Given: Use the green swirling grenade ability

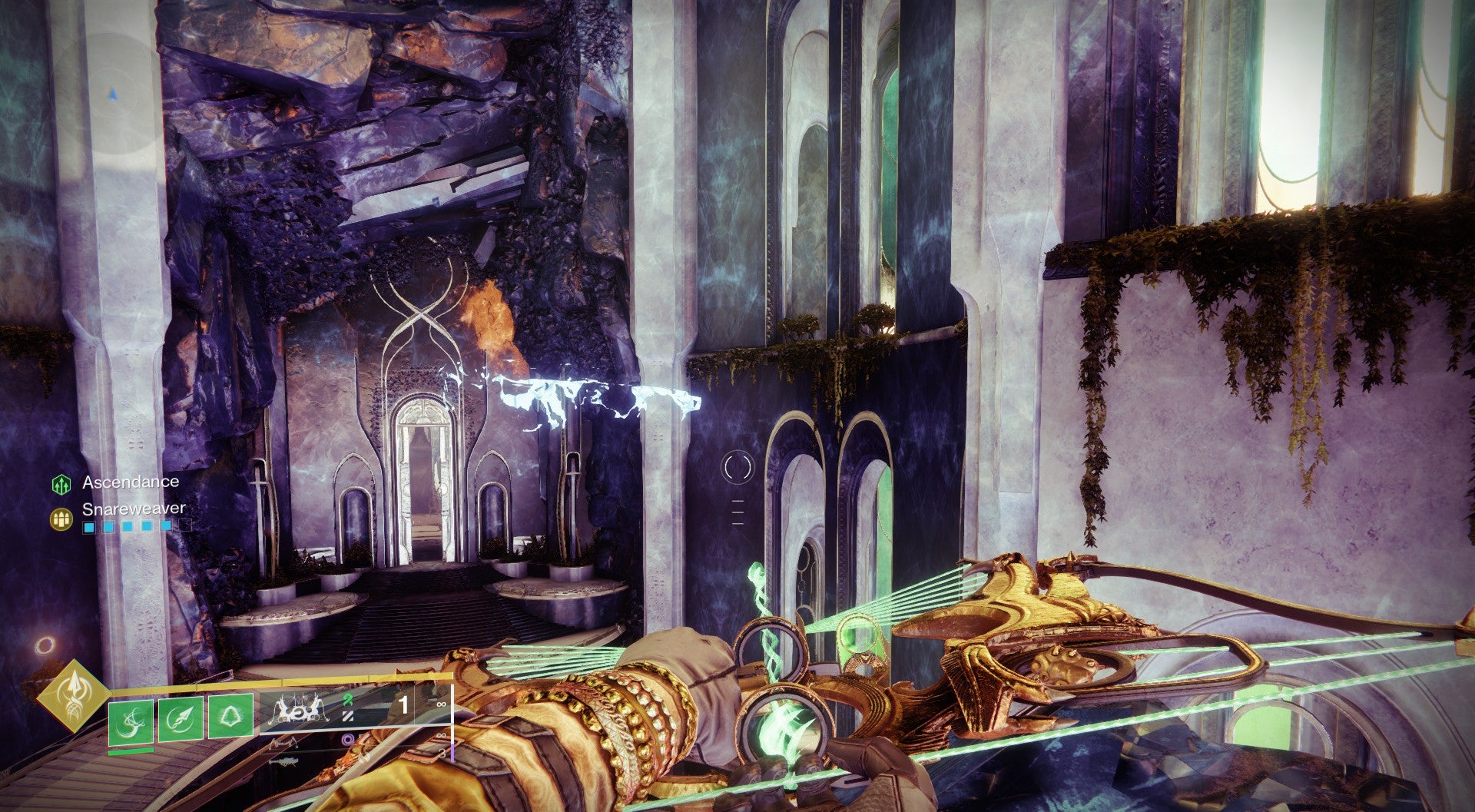Looking at the screenshot, I should coord(131,721).
